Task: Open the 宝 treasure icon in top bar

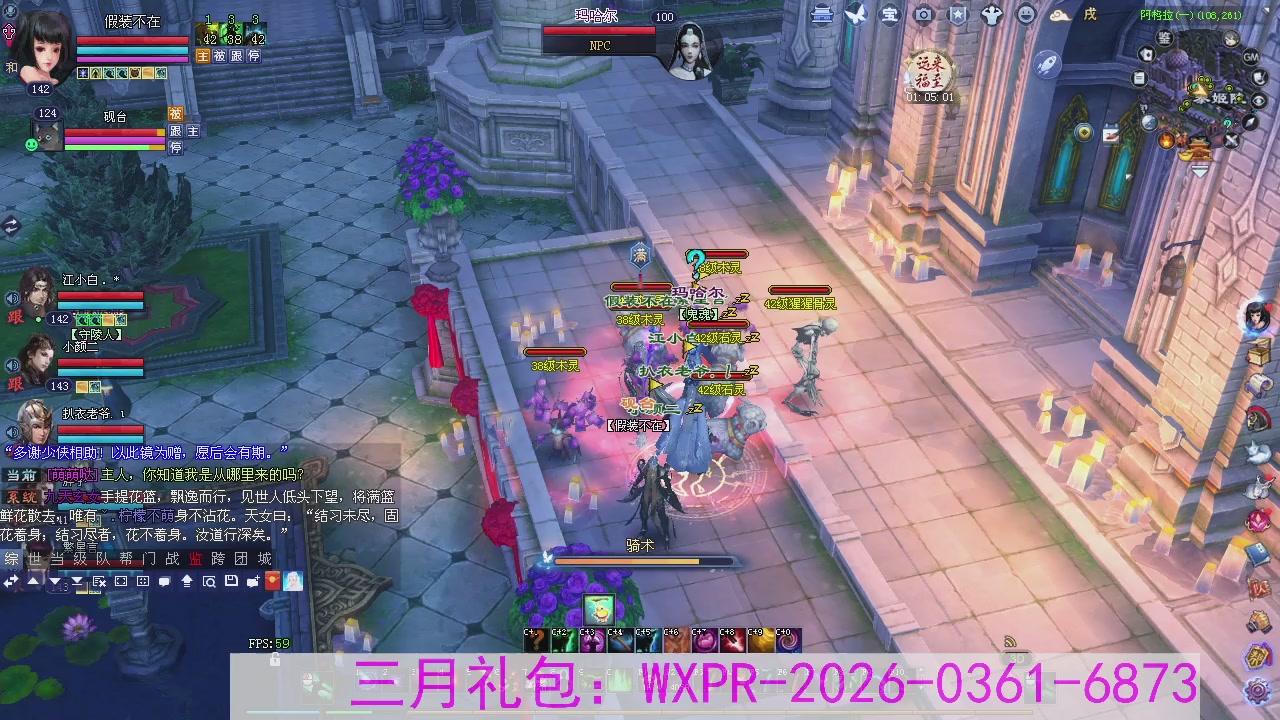Action: [890, 15]
